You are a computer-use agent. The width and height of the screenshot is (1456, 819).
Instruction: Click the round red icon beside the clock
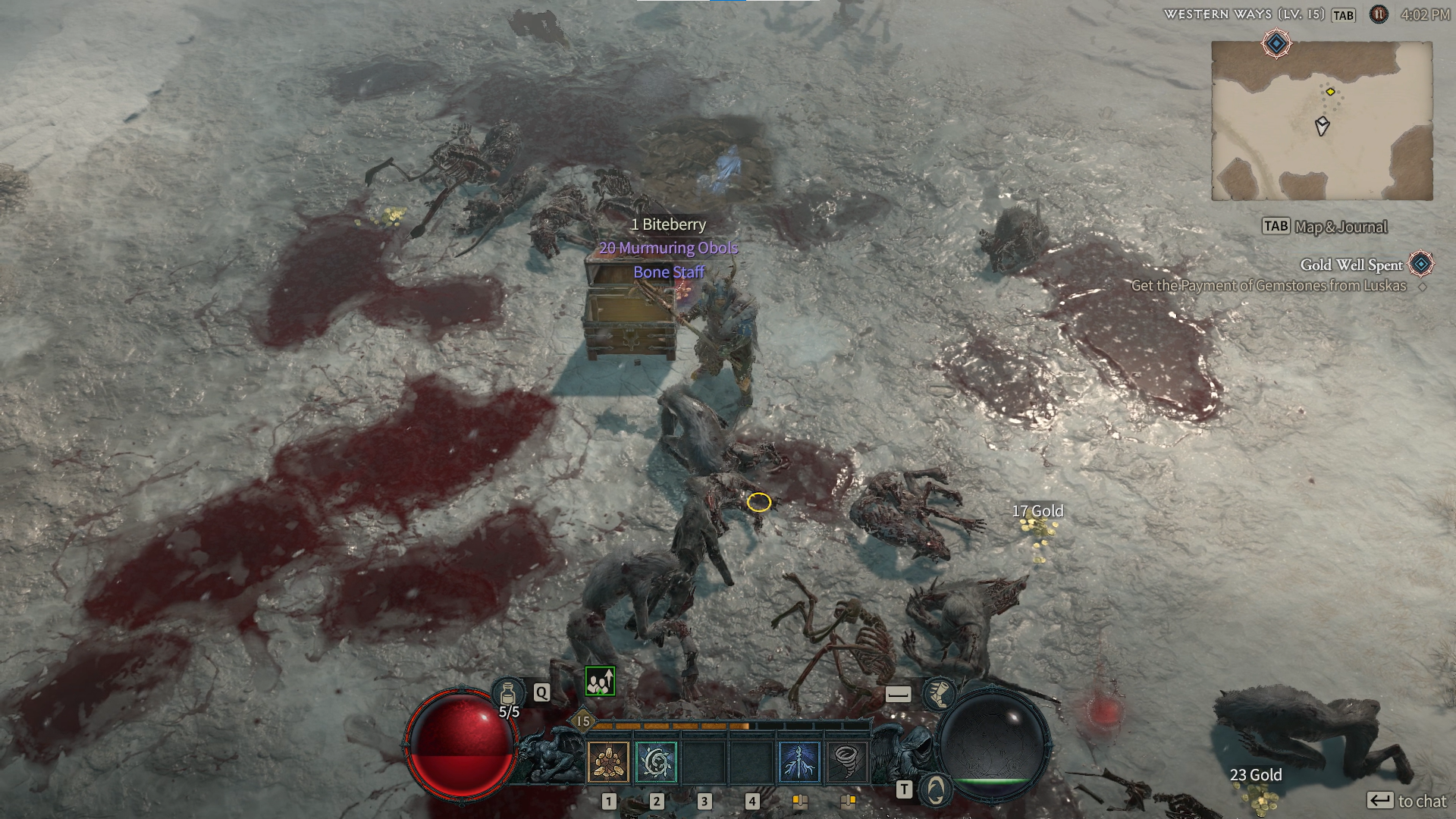[x=1379, y=14]
